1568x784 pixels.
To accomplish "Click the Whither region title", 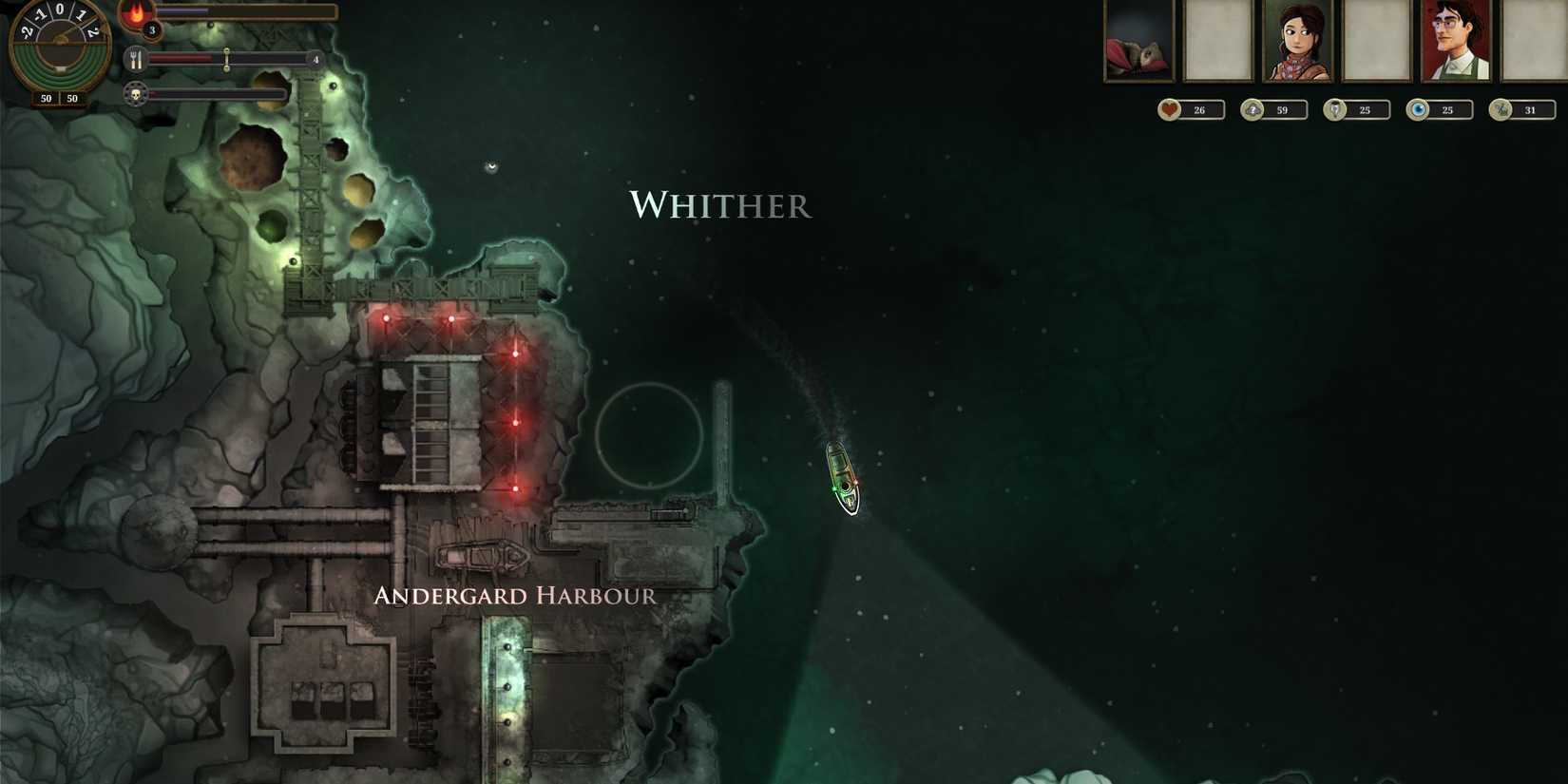I will [x=719, y=204].
